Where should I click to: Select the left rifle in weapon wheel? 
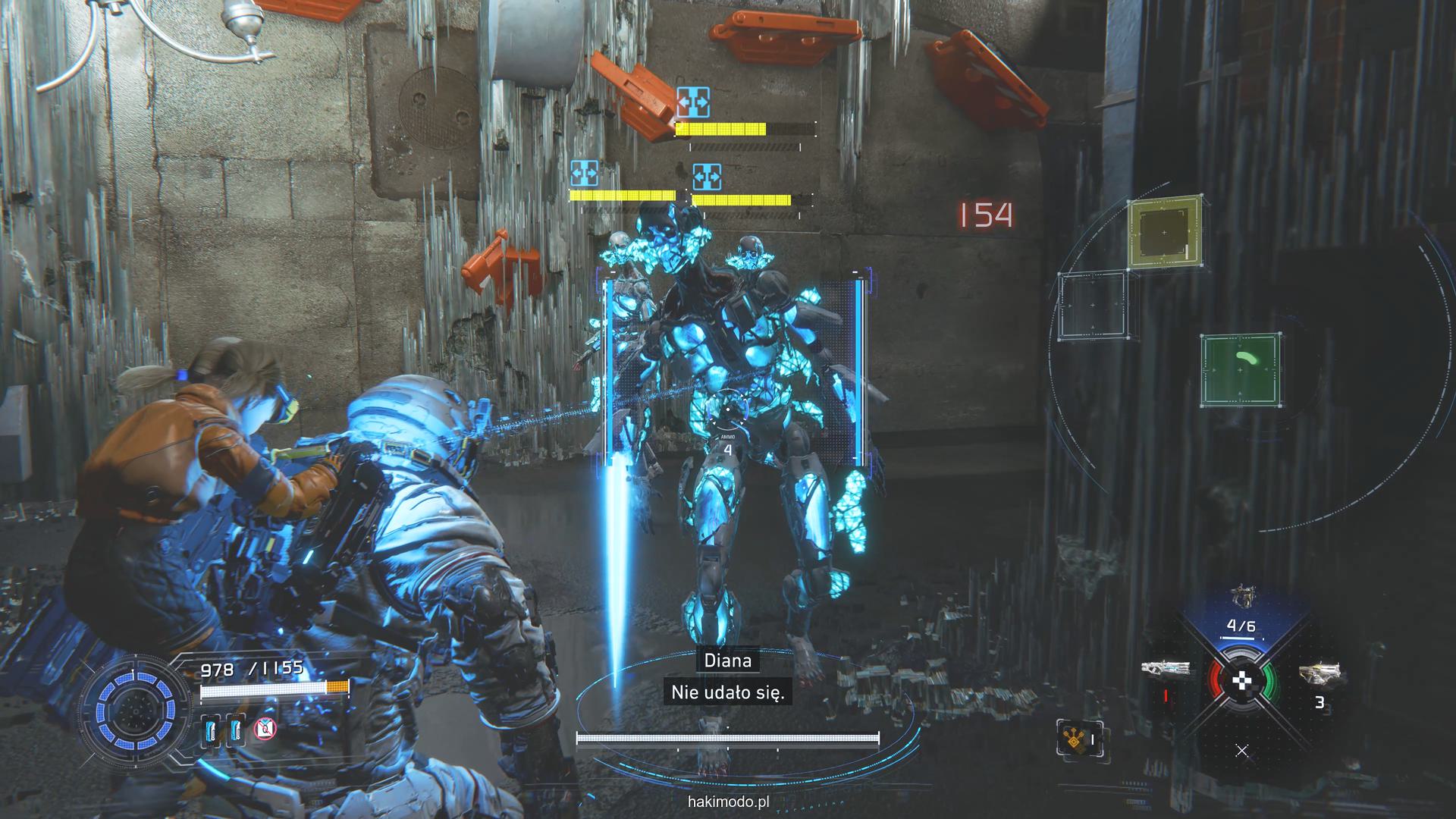pyautogui.click(x=1166, y=670)
